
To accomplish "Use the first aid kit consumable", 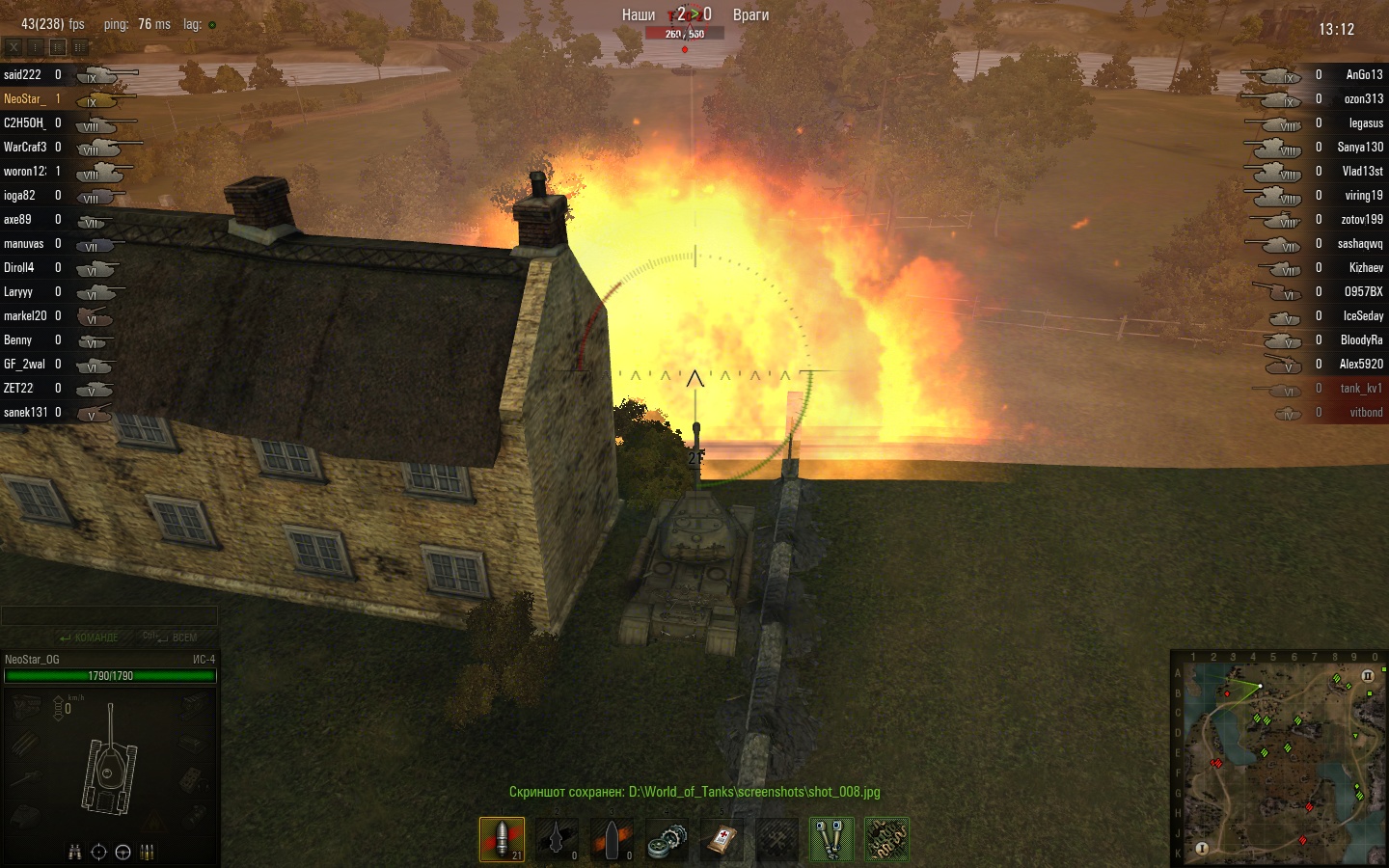I will point(722,838).
